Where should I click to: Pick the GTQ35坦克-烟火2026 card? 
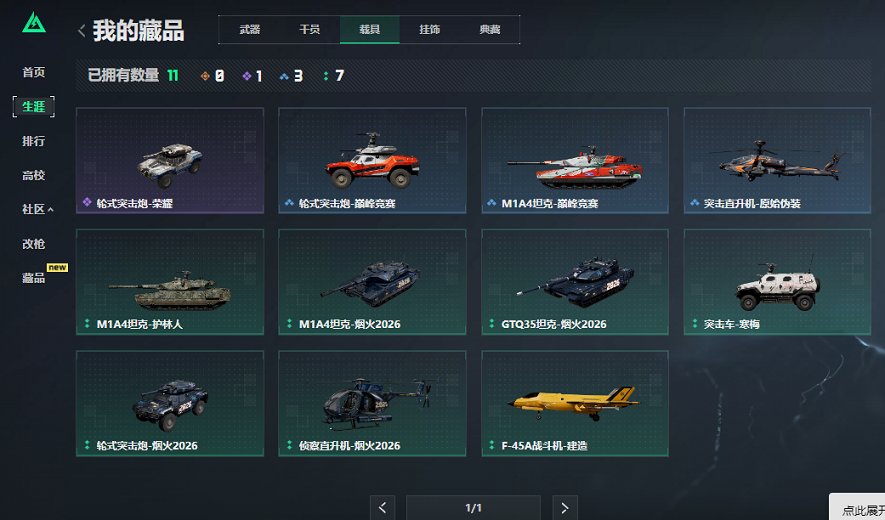pyautogui.click(x=575, y=282)
